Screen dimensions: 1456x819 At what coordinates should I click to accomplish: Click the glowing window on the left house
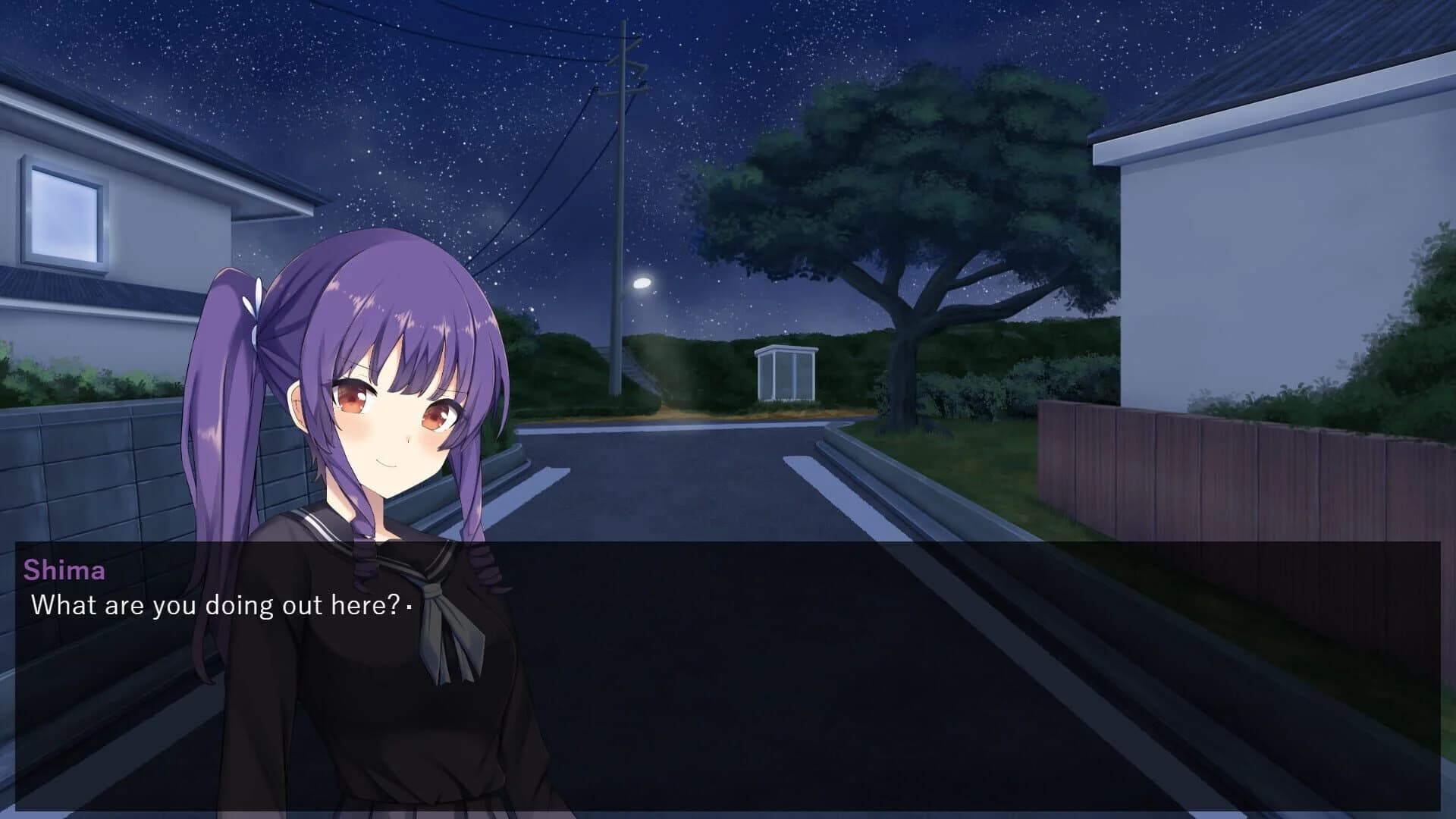coord(64,212)
